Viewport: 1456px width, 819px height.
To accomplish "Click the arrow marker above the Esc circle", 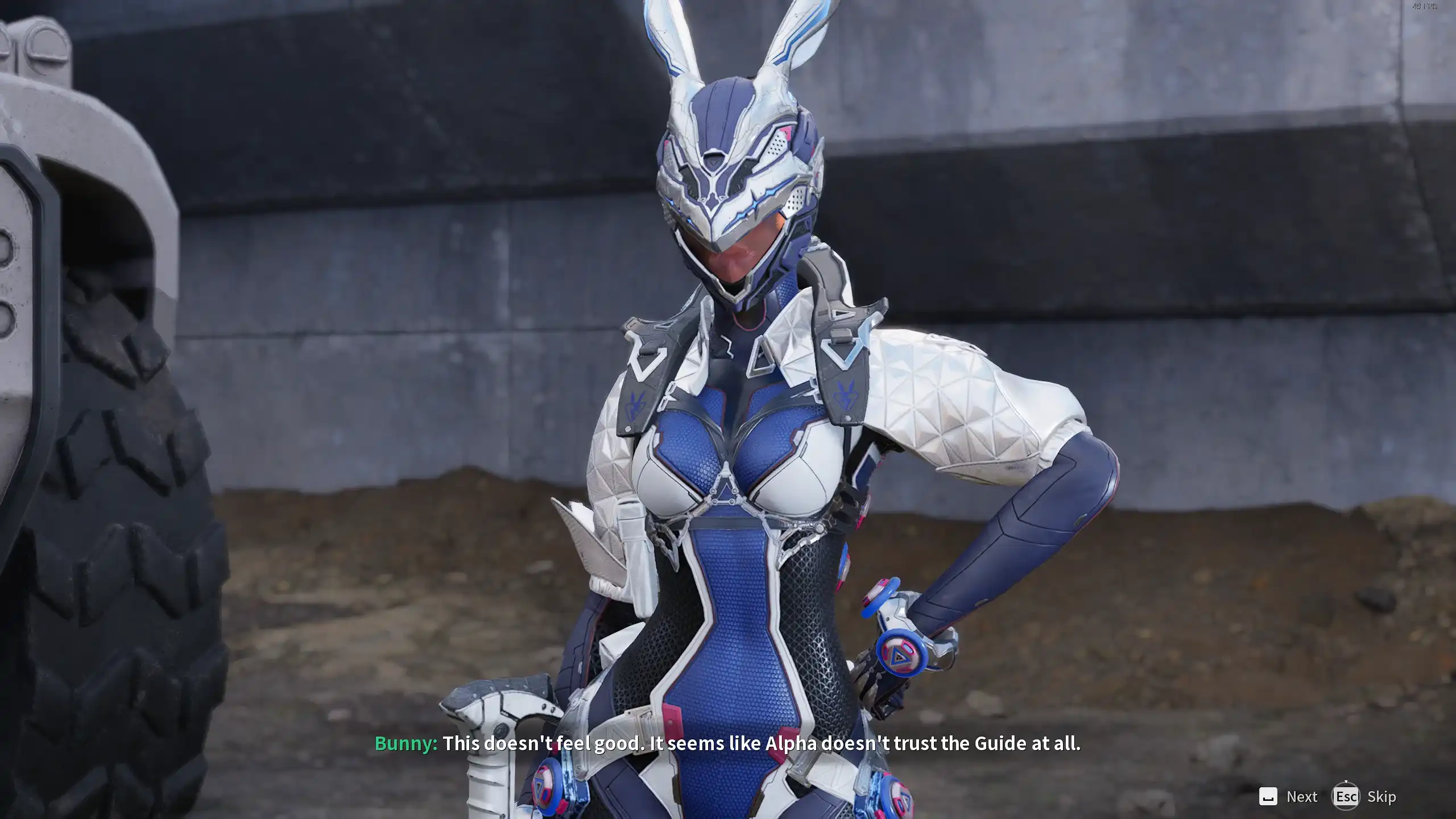I will tap(1346, 782).
